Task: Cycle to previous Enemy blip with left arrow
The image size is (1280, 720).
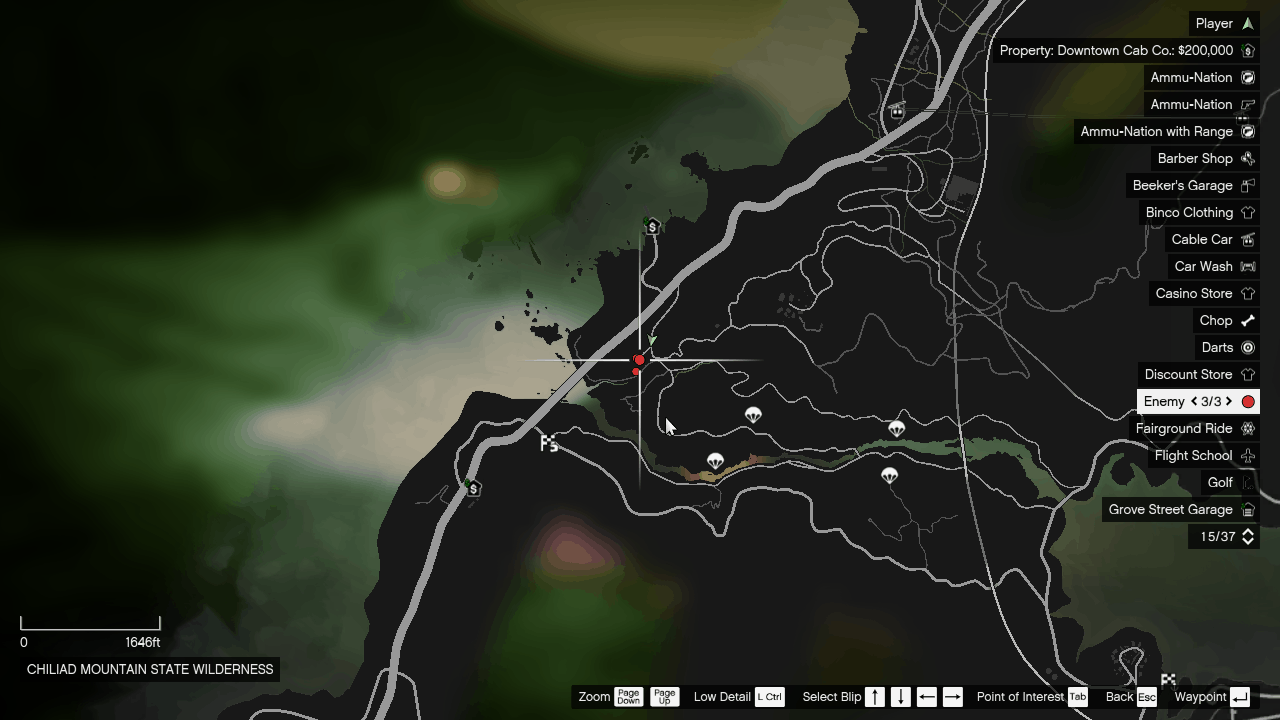Action: coord(1194,401)
